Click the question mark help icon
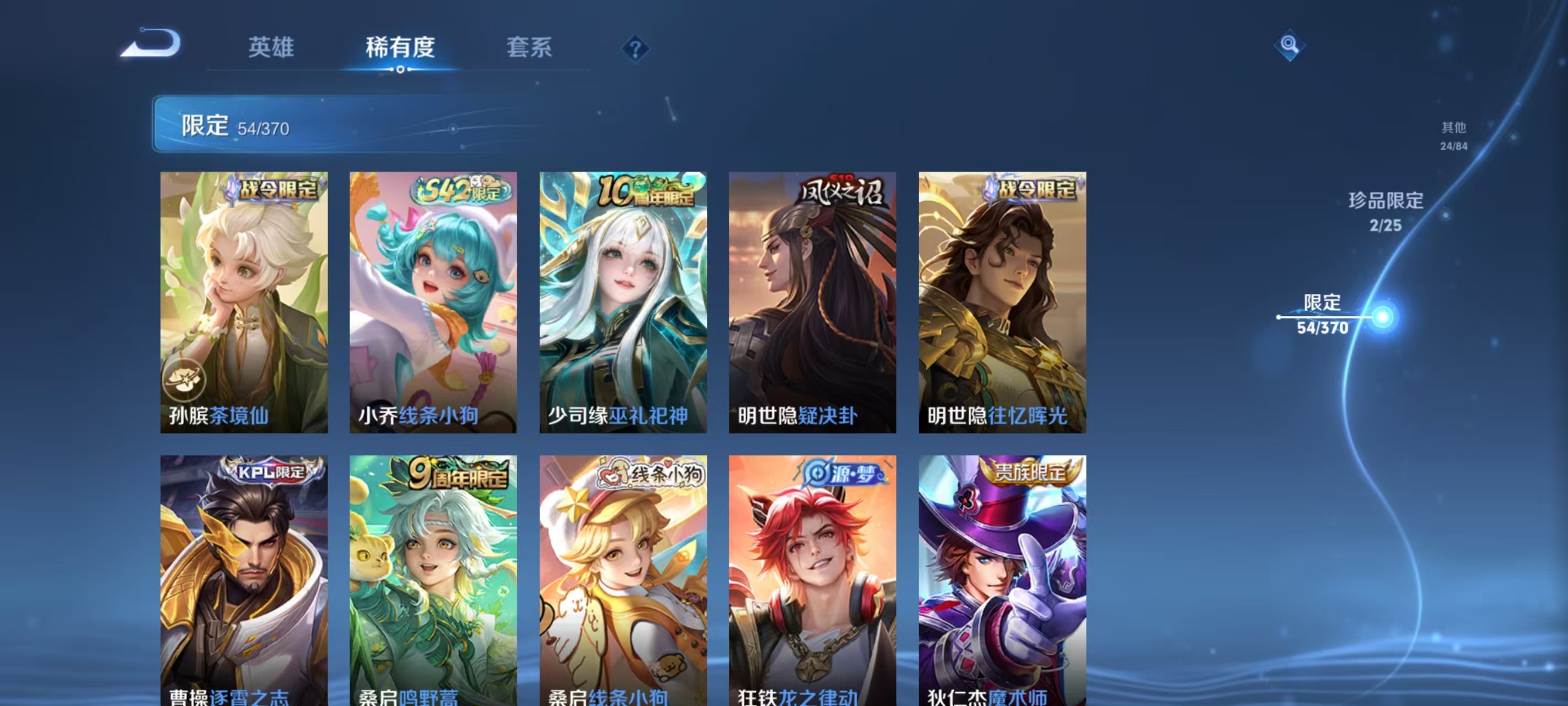This screenshot has height=706, width=1568. tap(635, 48)
